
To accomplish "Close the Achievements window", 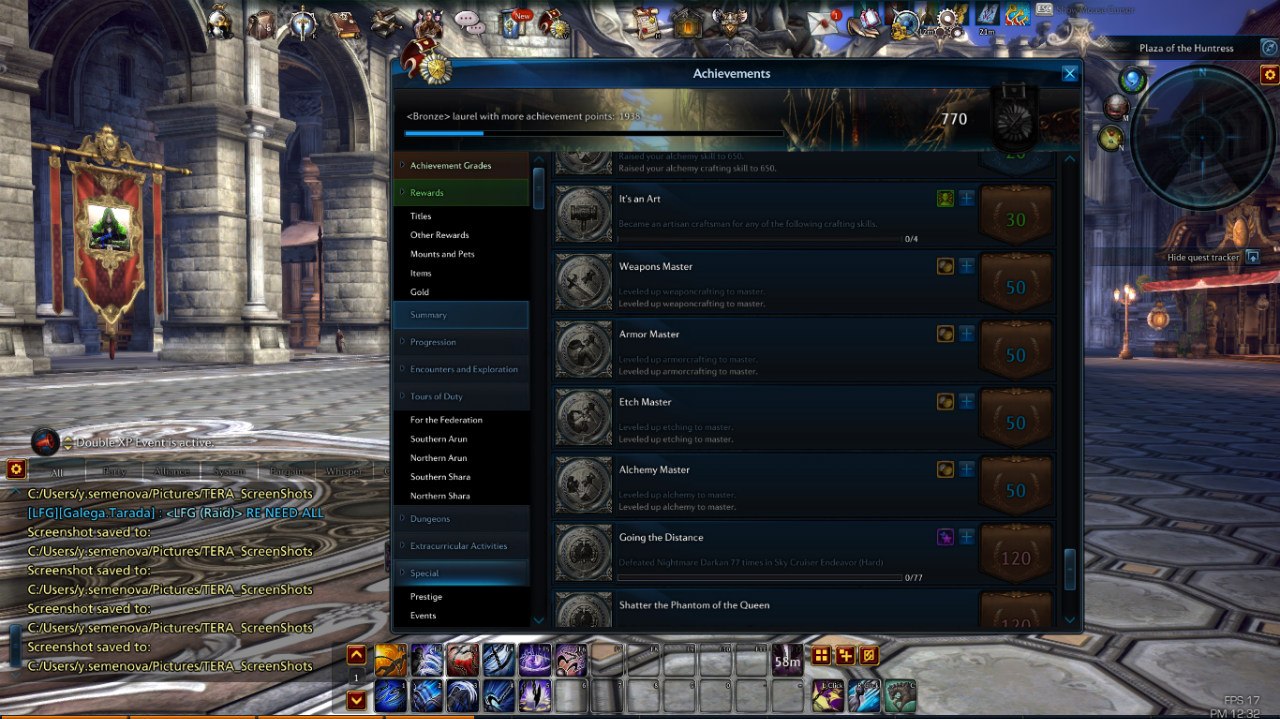I will tap(1069, 73).
